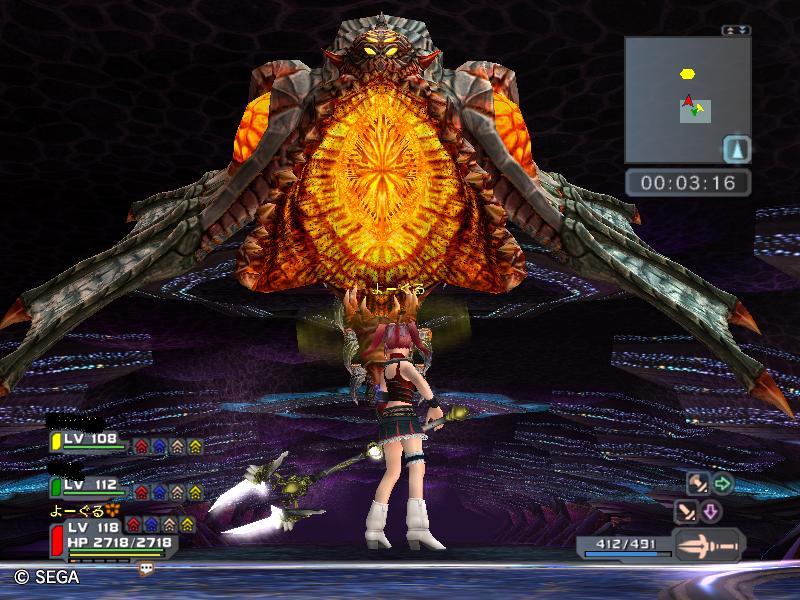Screen dimensions: 800x600
Task: Activate the purple down-arrow action icon
Action: click(x=711, y=513)
